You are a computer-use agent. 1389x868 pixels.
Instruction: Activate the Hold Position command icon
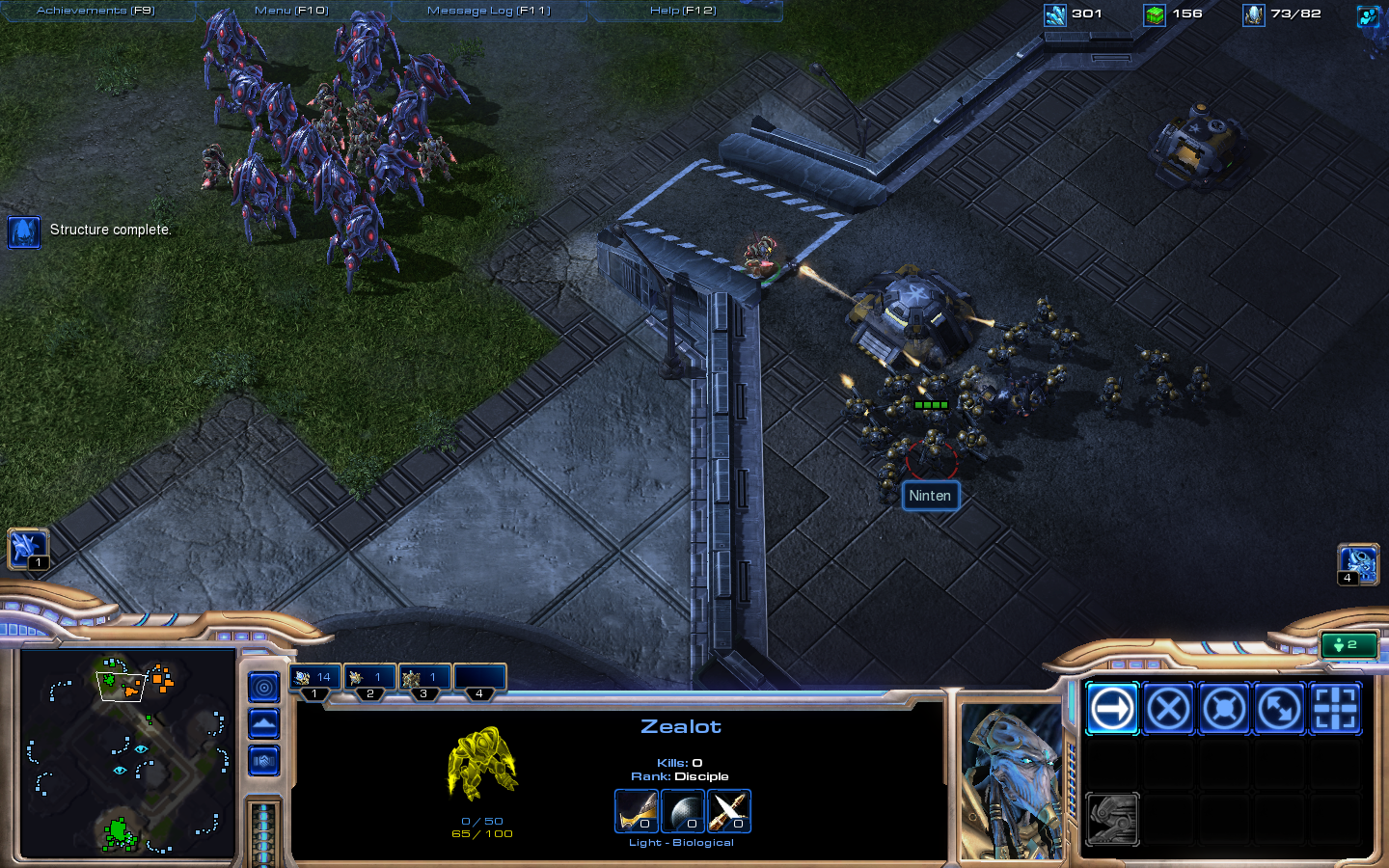coord(1223,709)
